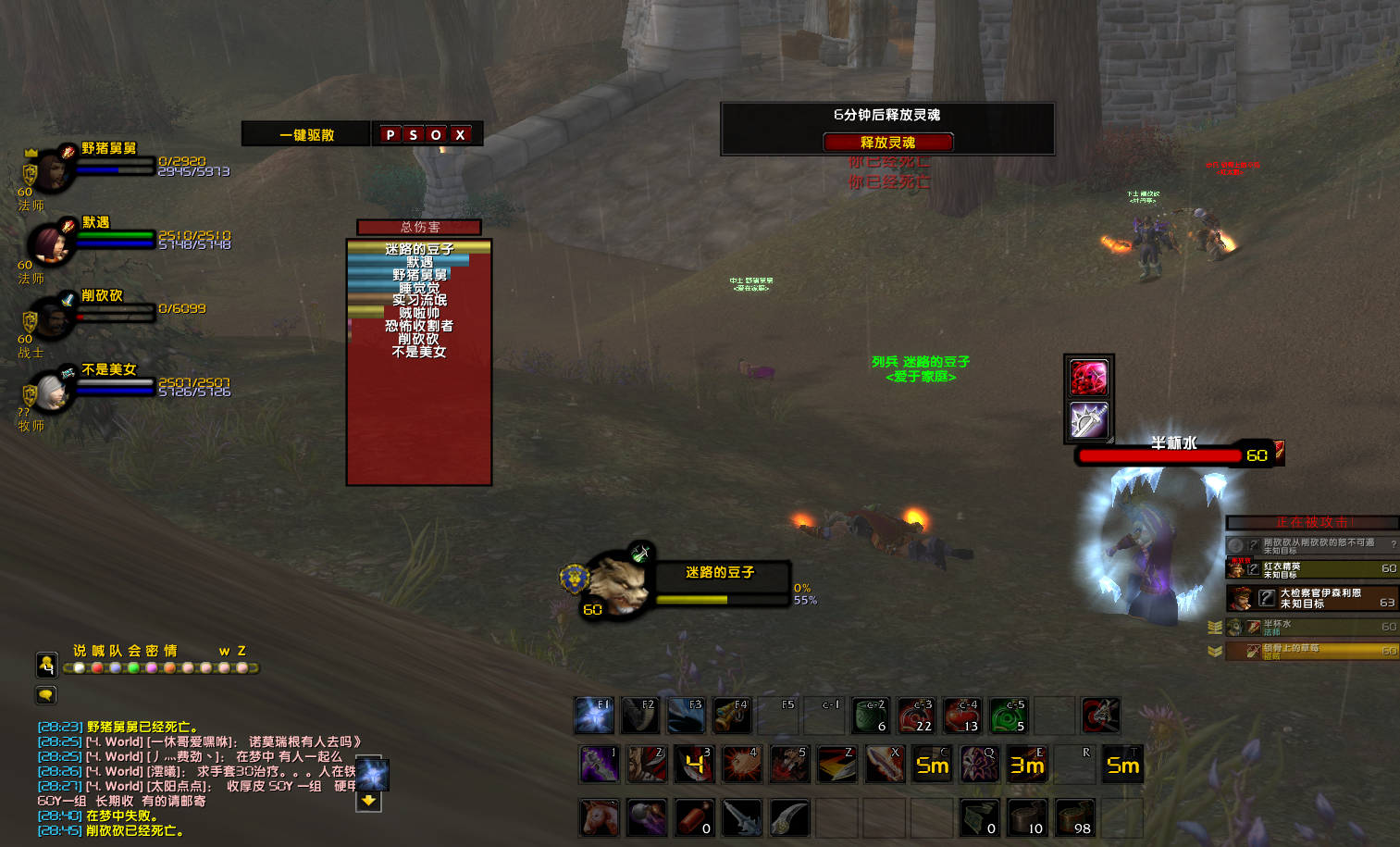The width and height of the screenshot is (1400, 847).
Task: Use the horse mount icon
Action: coord(599,818)
